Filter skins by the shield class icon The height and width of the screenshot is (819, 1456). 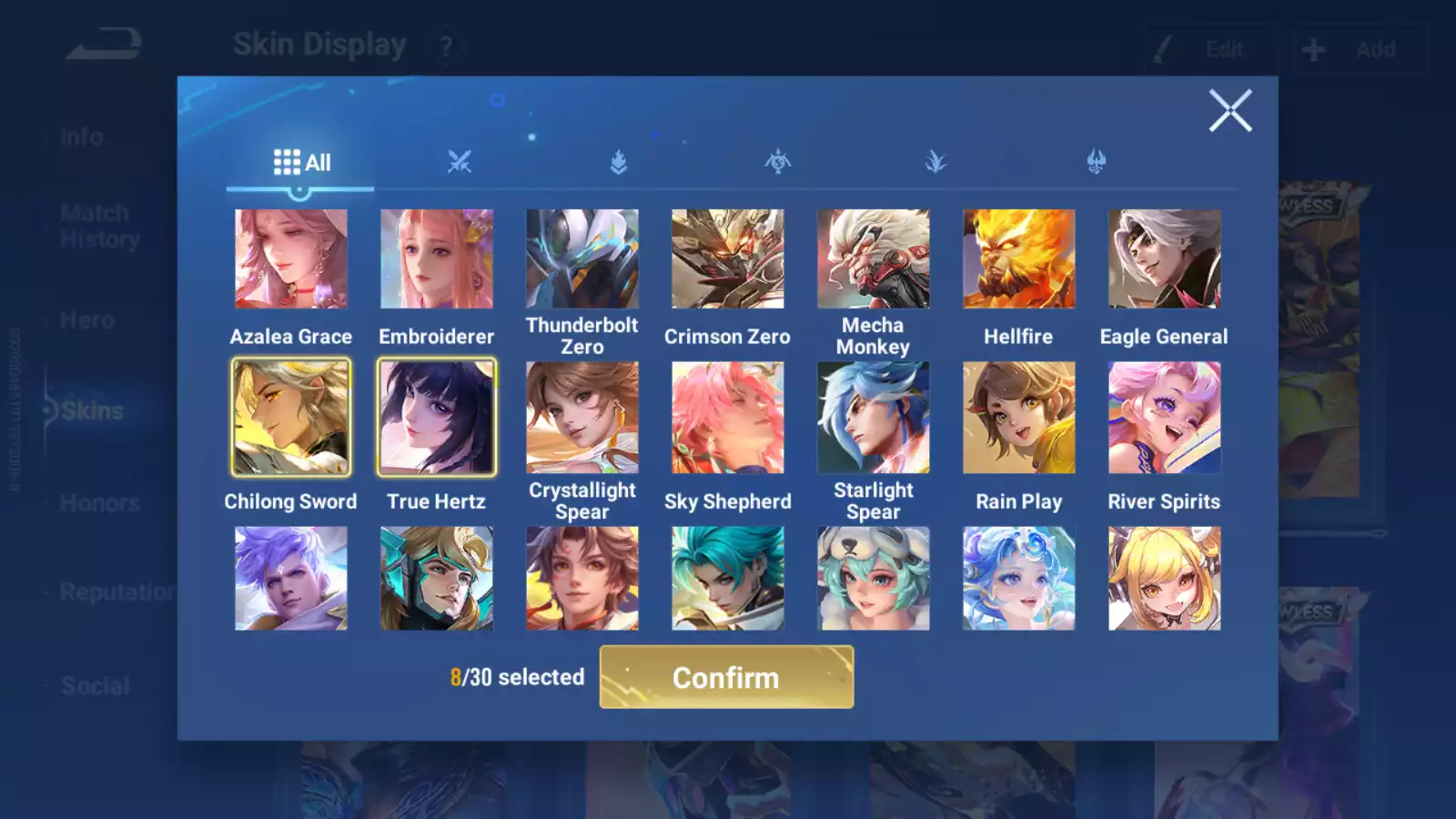[618, 162]
